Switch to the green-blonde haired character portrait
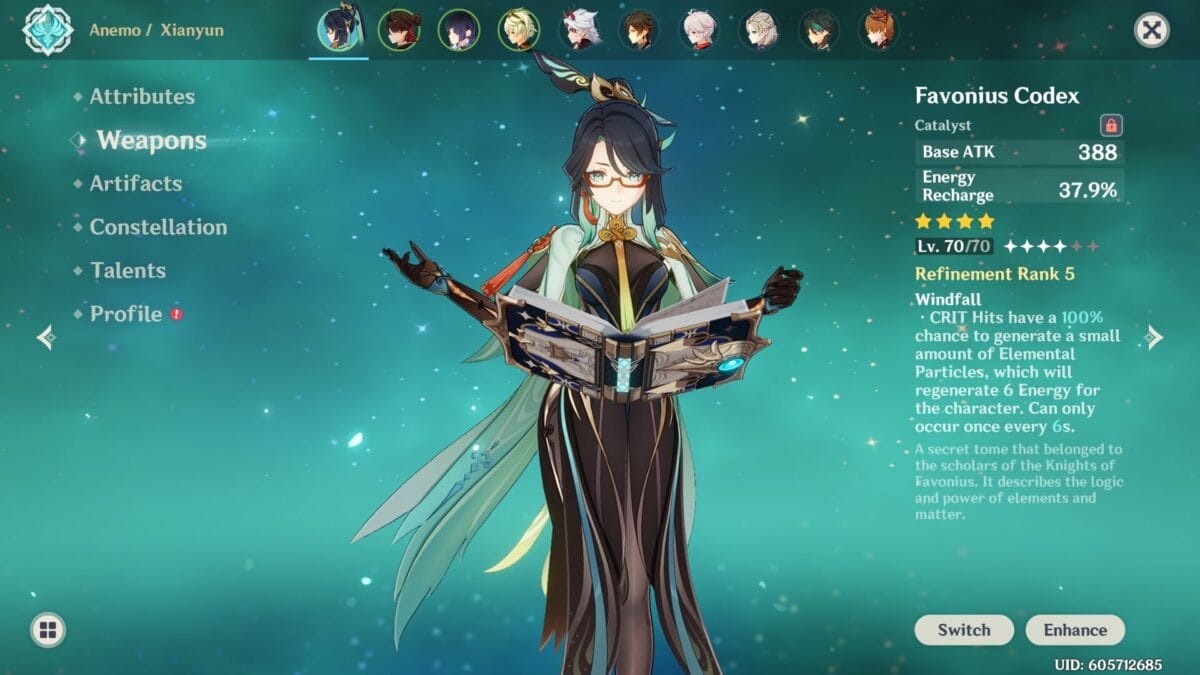This screenshot has width=1200, height=675. point(519,30)
